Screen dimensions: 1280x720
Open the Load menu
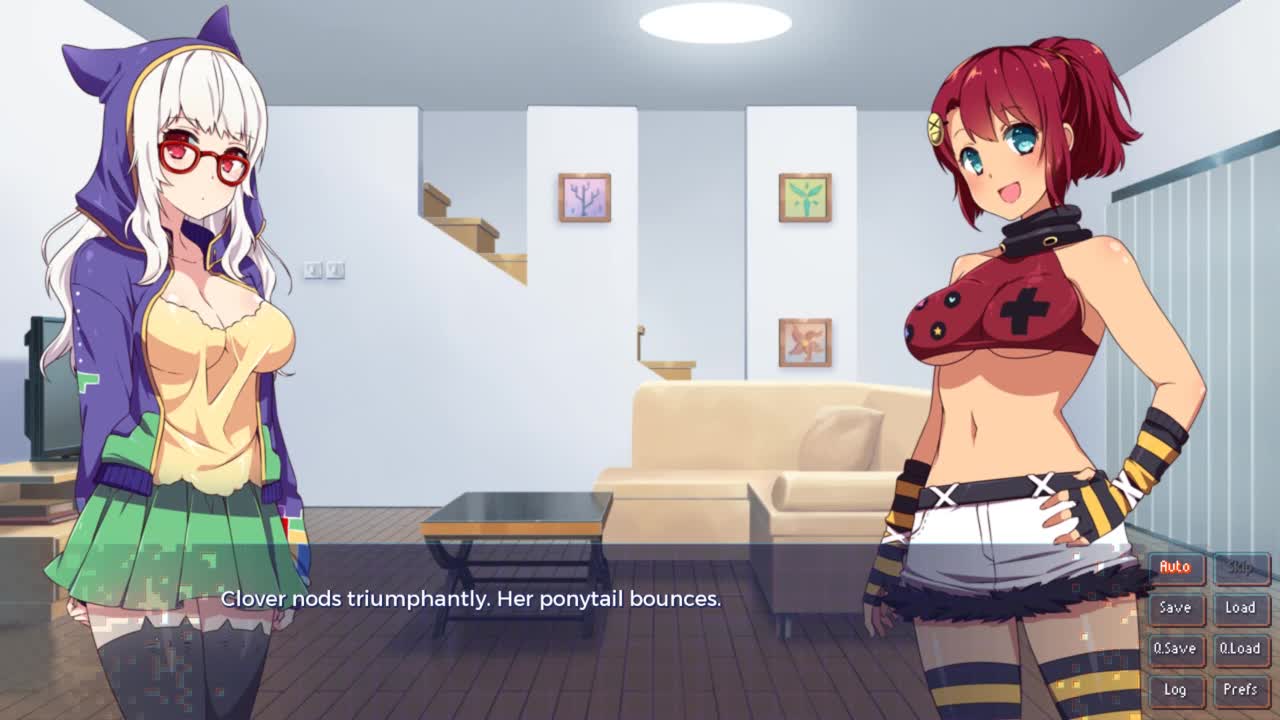pos(1240,608)
